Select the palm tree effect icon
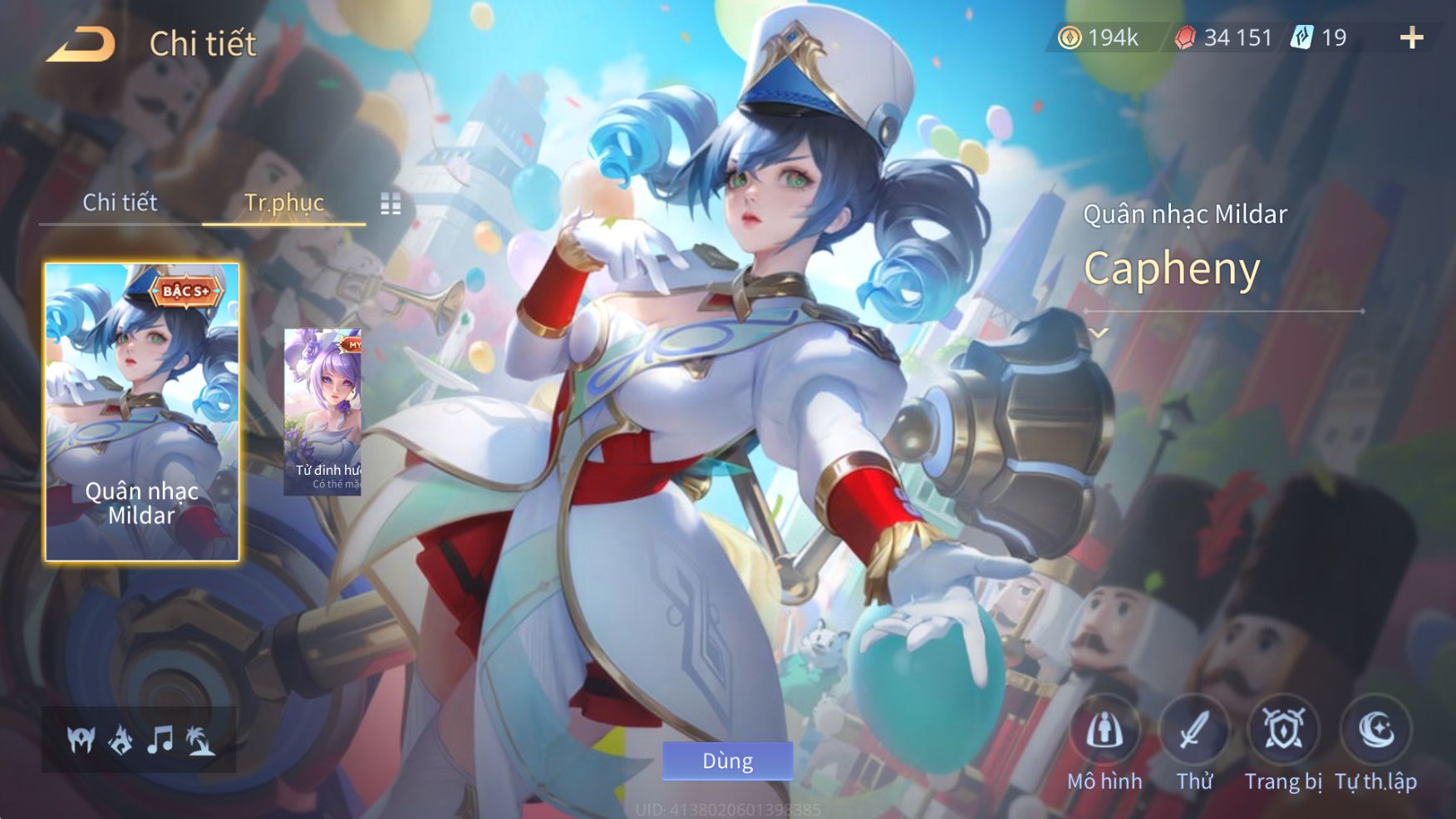 200,739
